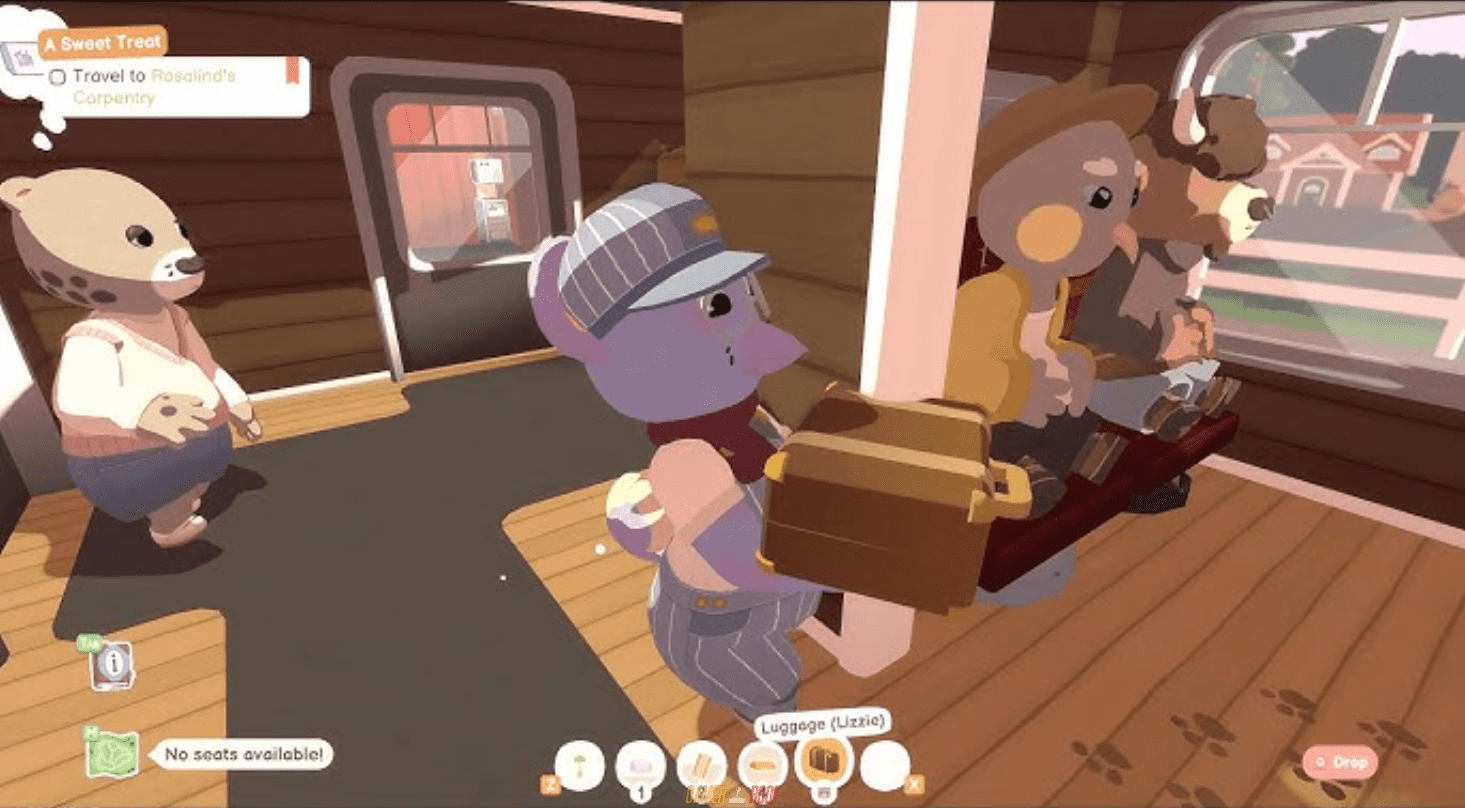Click the small suitcase badge under the selected slot
The image size is (1465, 808).
point(824,791)
